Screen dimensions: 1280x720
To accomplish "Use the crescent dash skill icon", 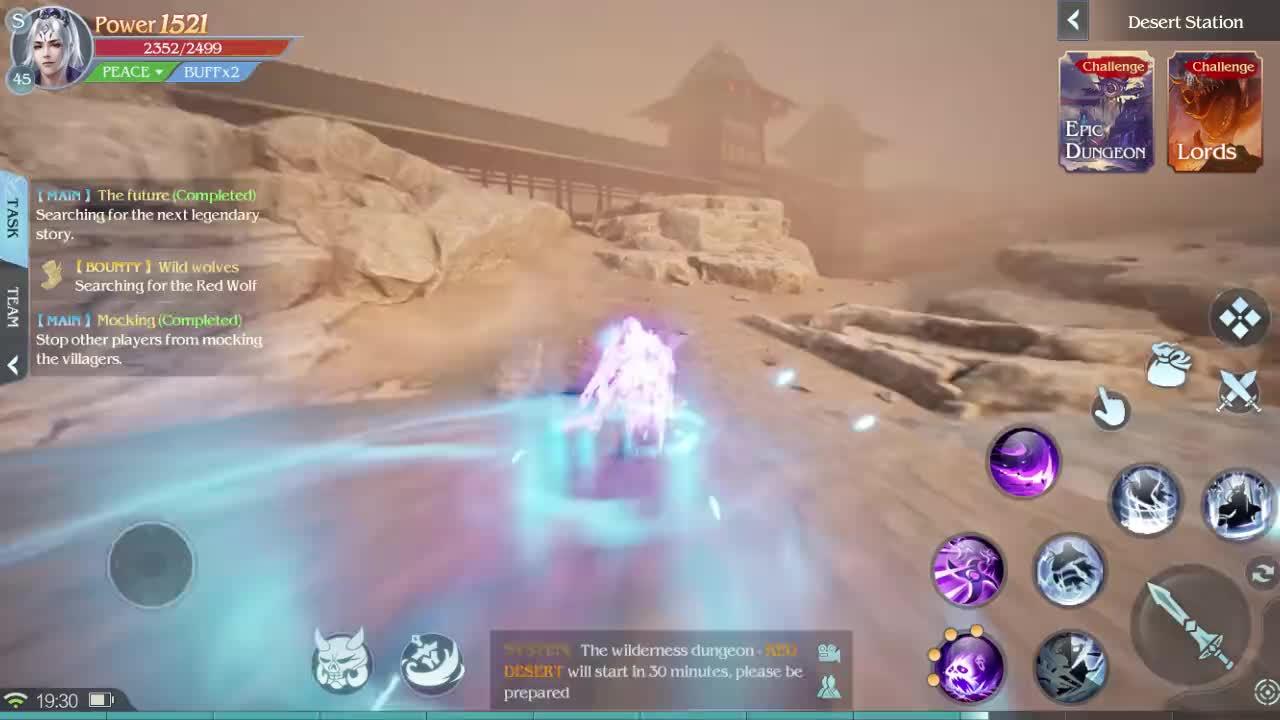I will 433,664.
